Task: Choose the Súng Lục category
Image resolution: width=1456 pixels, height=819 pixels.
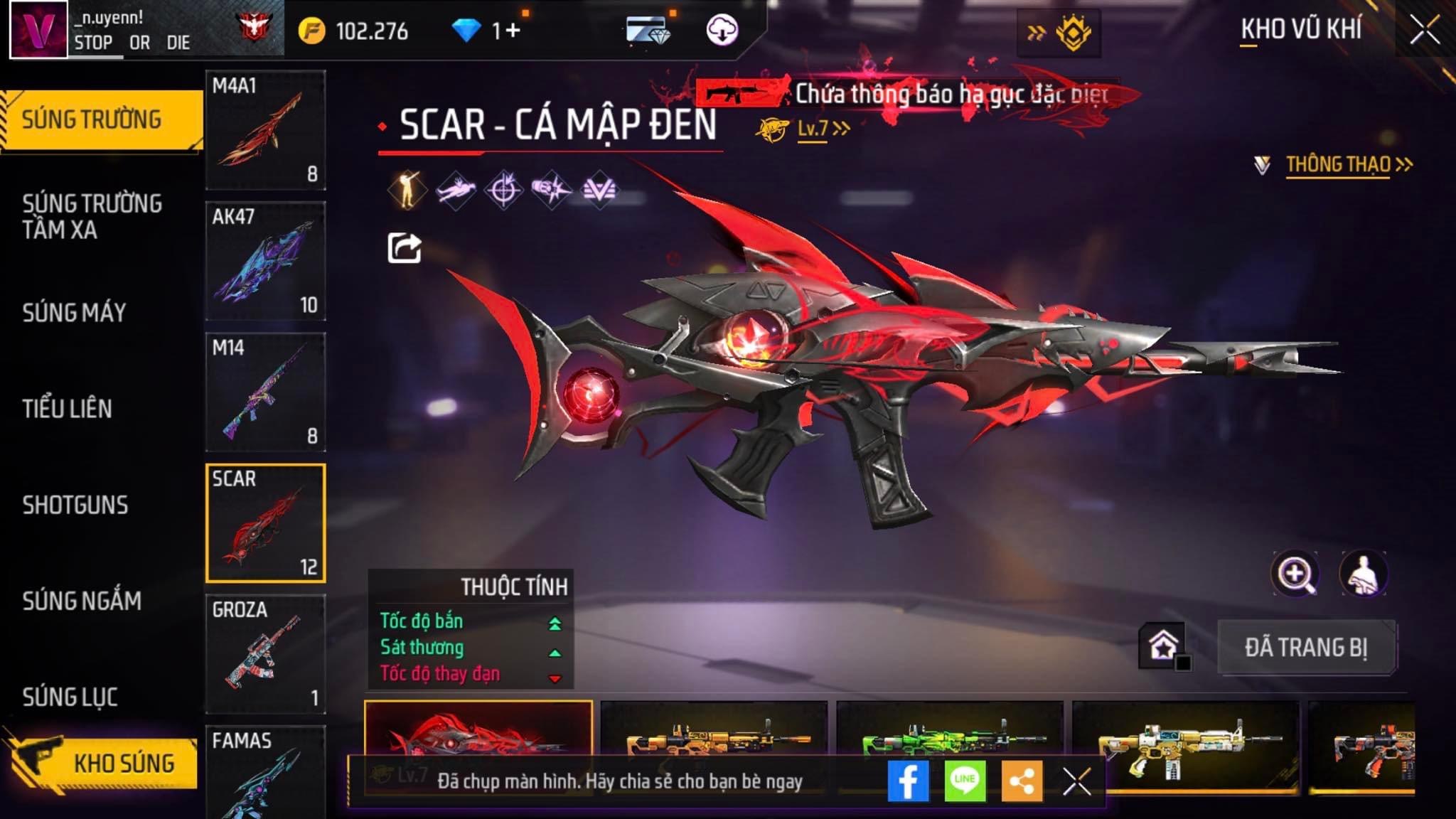Action: click(70, 697)
